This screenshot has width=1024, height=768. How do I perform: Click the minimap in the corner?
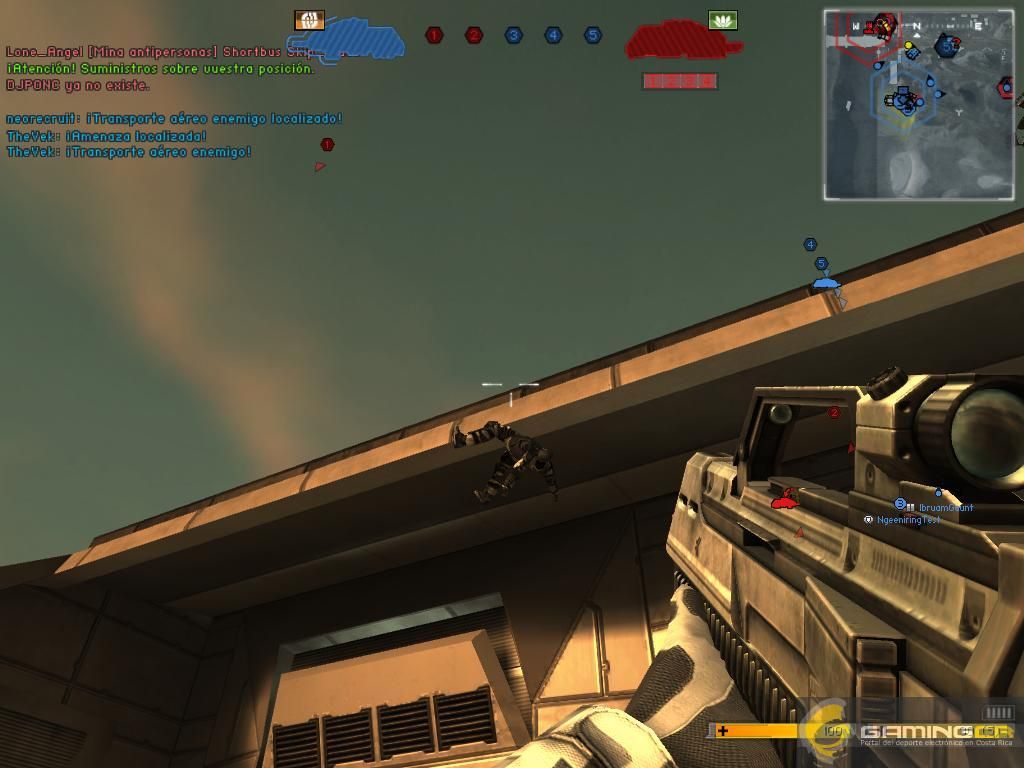[x=919, y=104]
